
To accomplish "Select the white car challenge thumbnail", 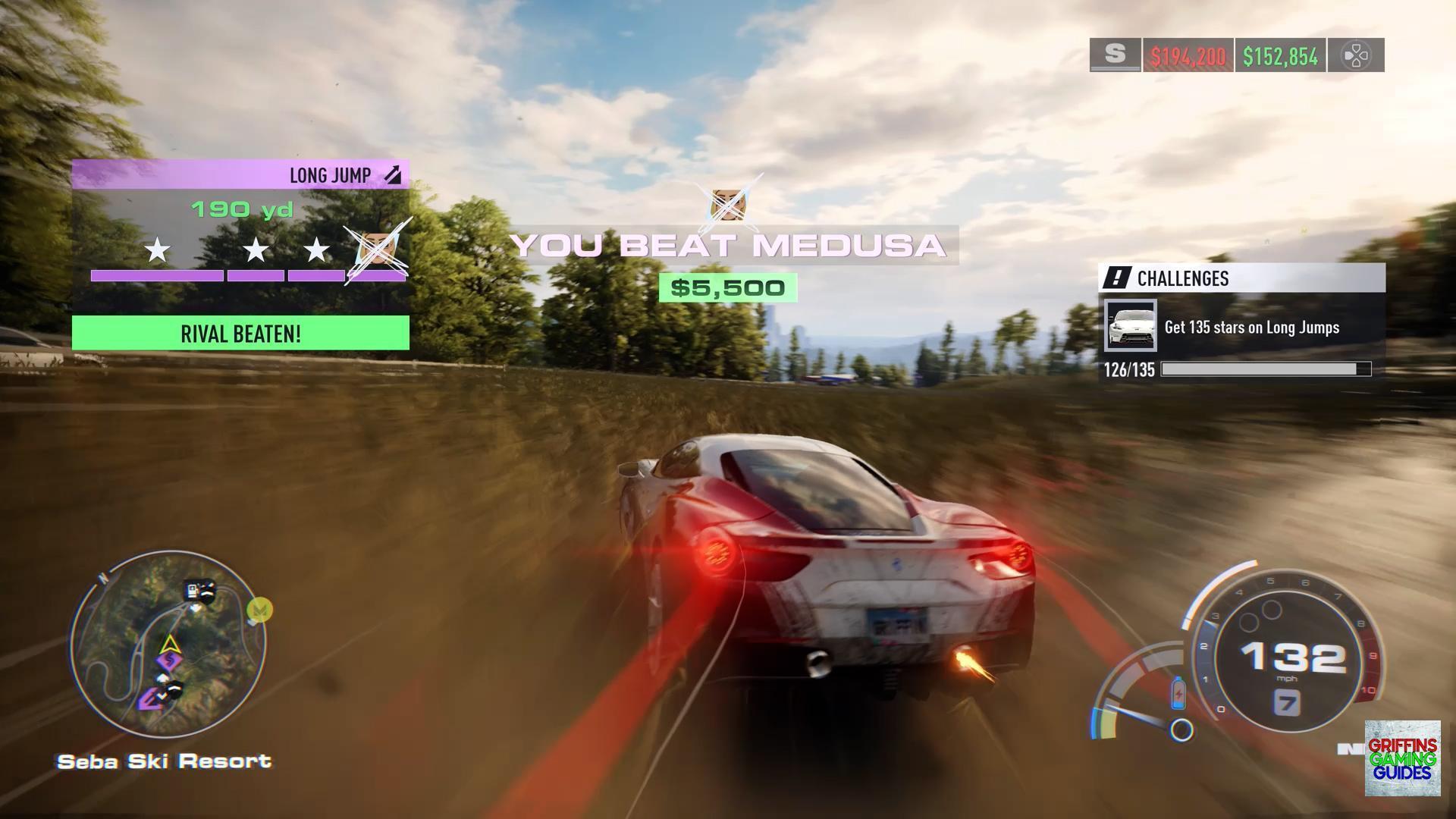I will tap(1130, 326).
